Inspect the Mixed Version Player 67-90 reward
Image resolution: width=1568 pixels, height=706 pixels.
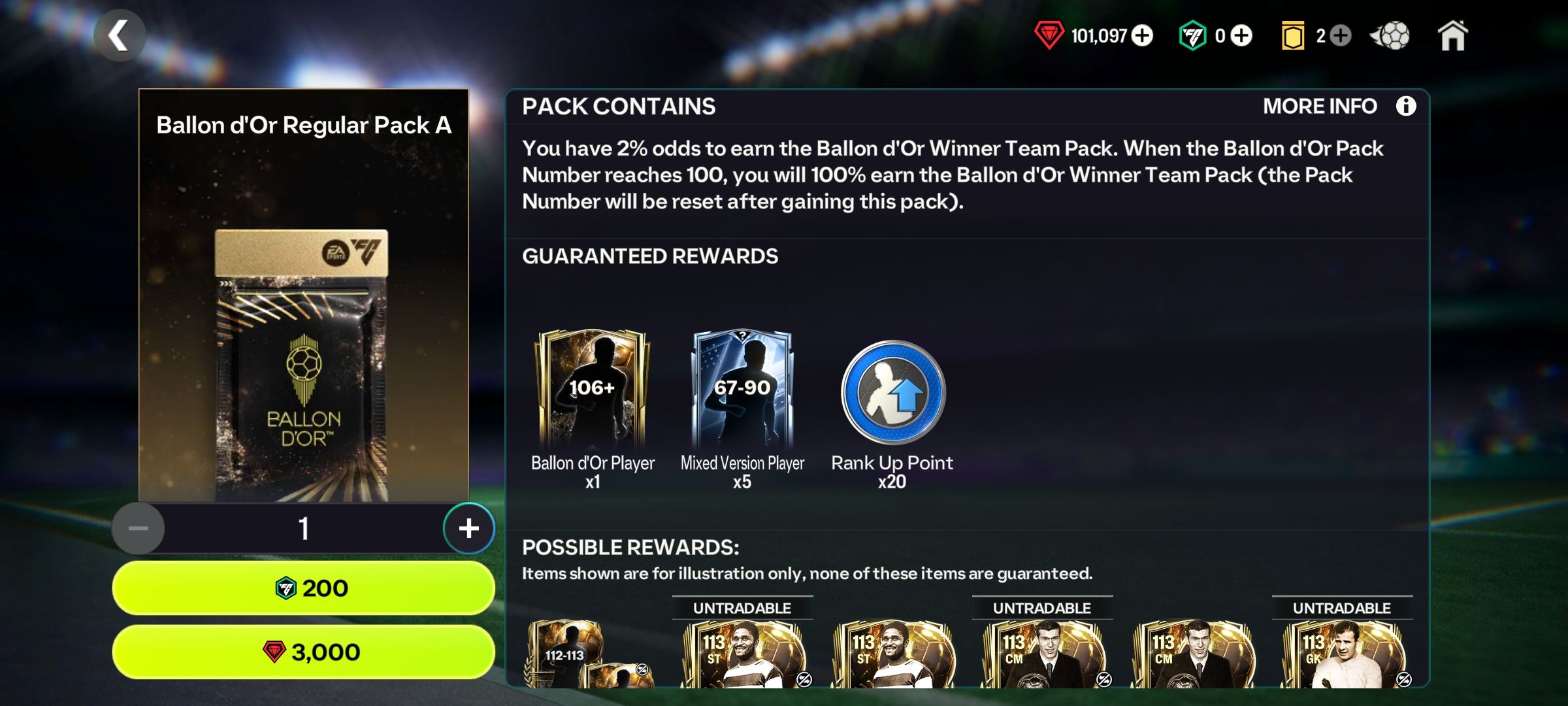click(742, 390)
